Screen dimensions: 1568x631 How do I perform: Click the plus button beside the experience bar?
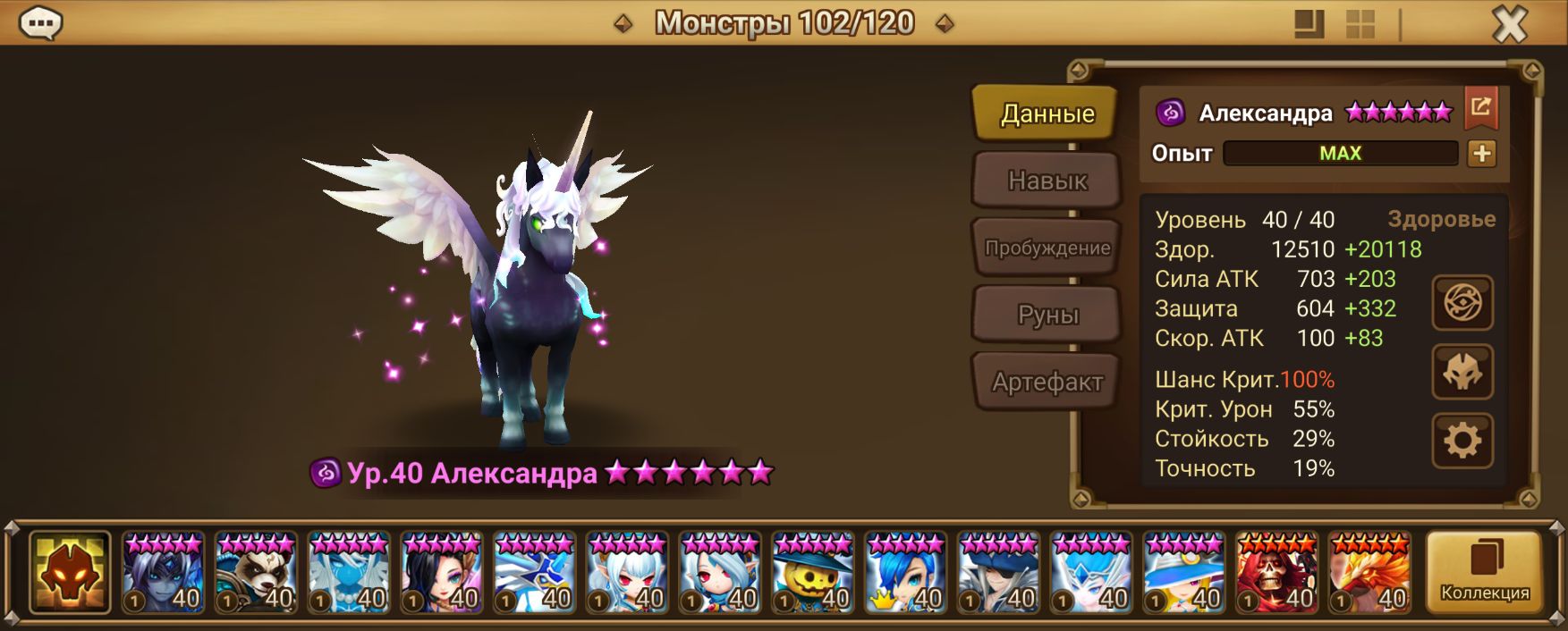[1481, 154]
